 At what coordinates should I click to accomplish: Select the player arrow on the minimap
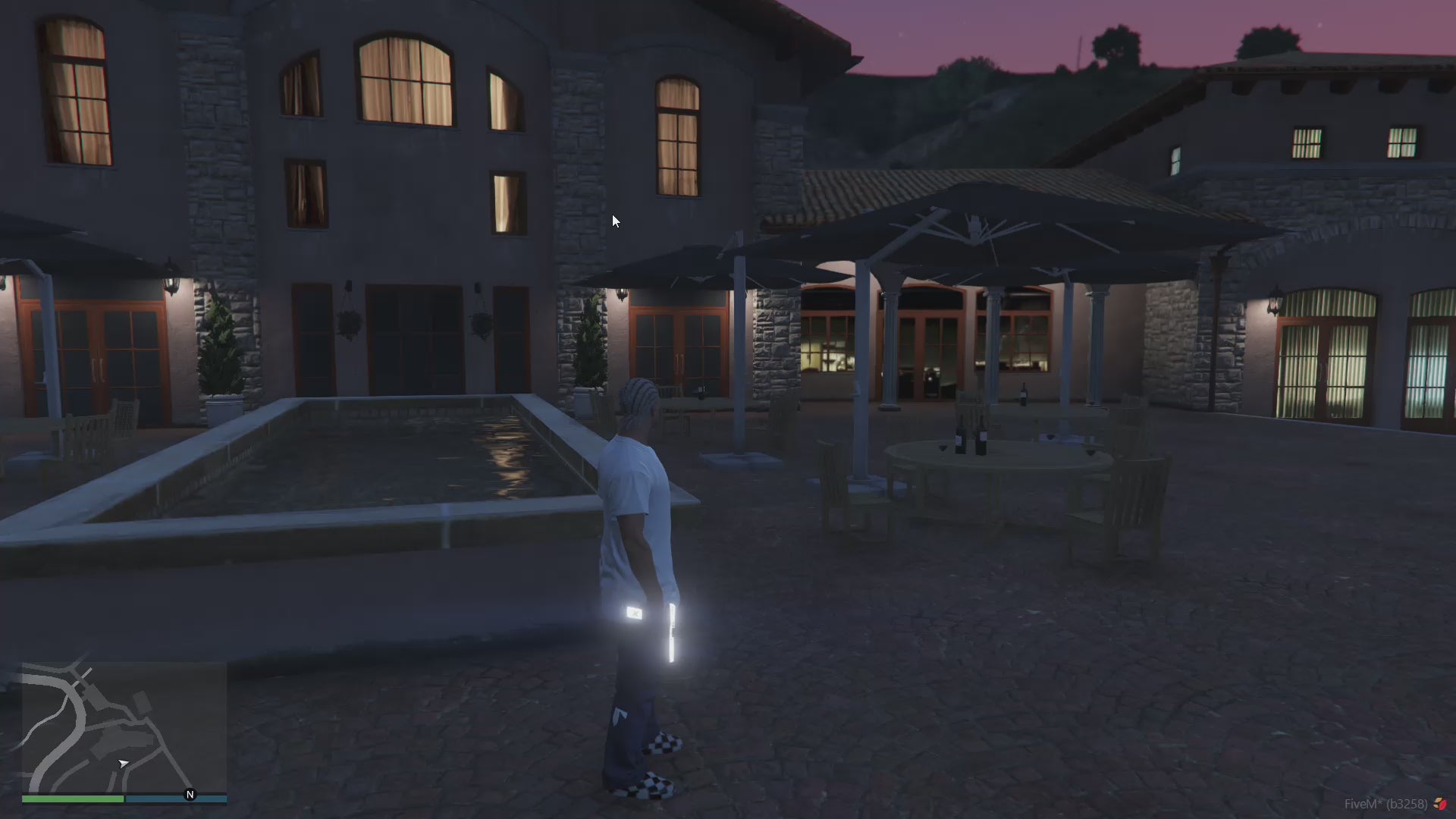tap(123, 764)
